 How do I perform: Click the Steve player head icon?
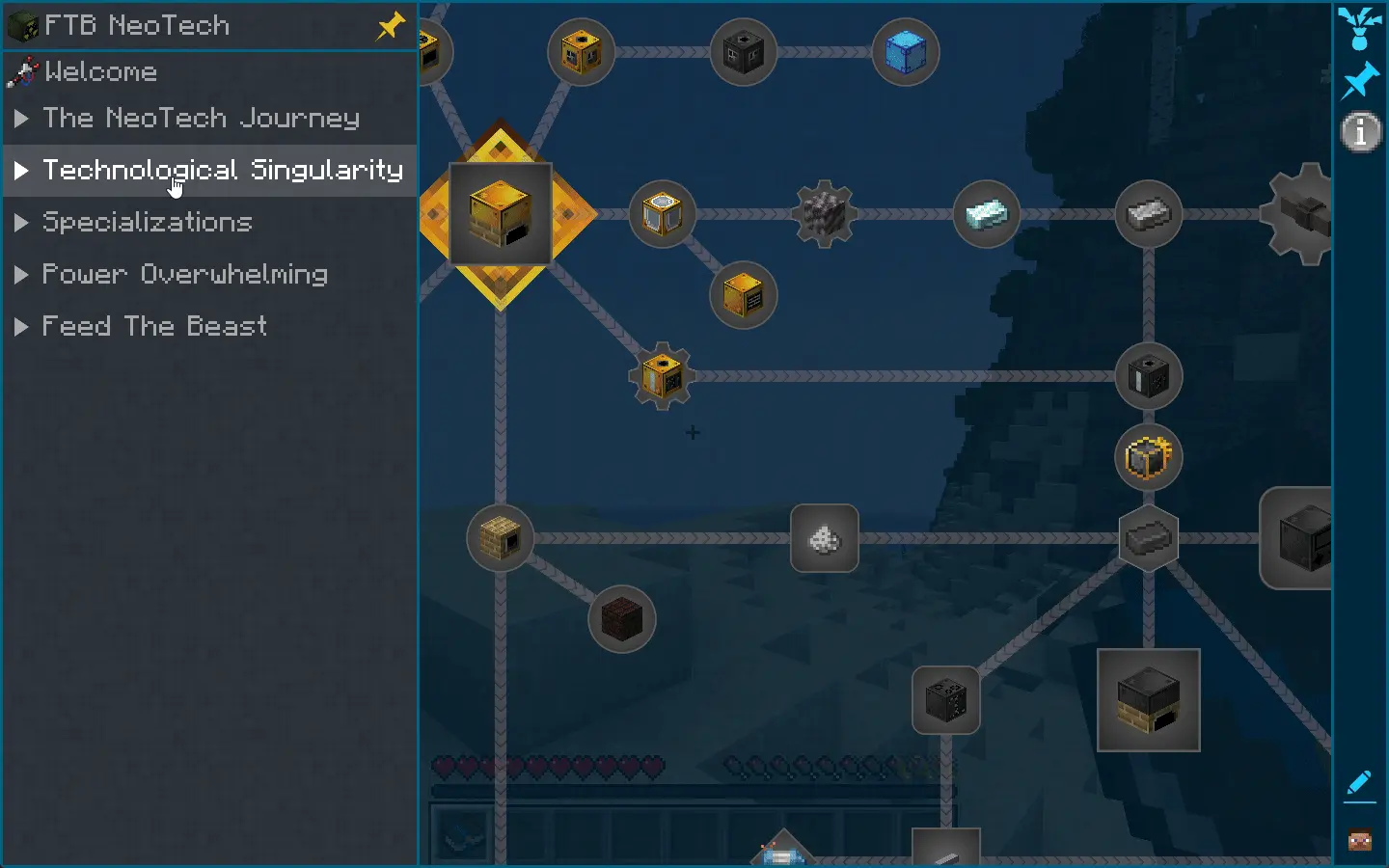(1358, 839)
